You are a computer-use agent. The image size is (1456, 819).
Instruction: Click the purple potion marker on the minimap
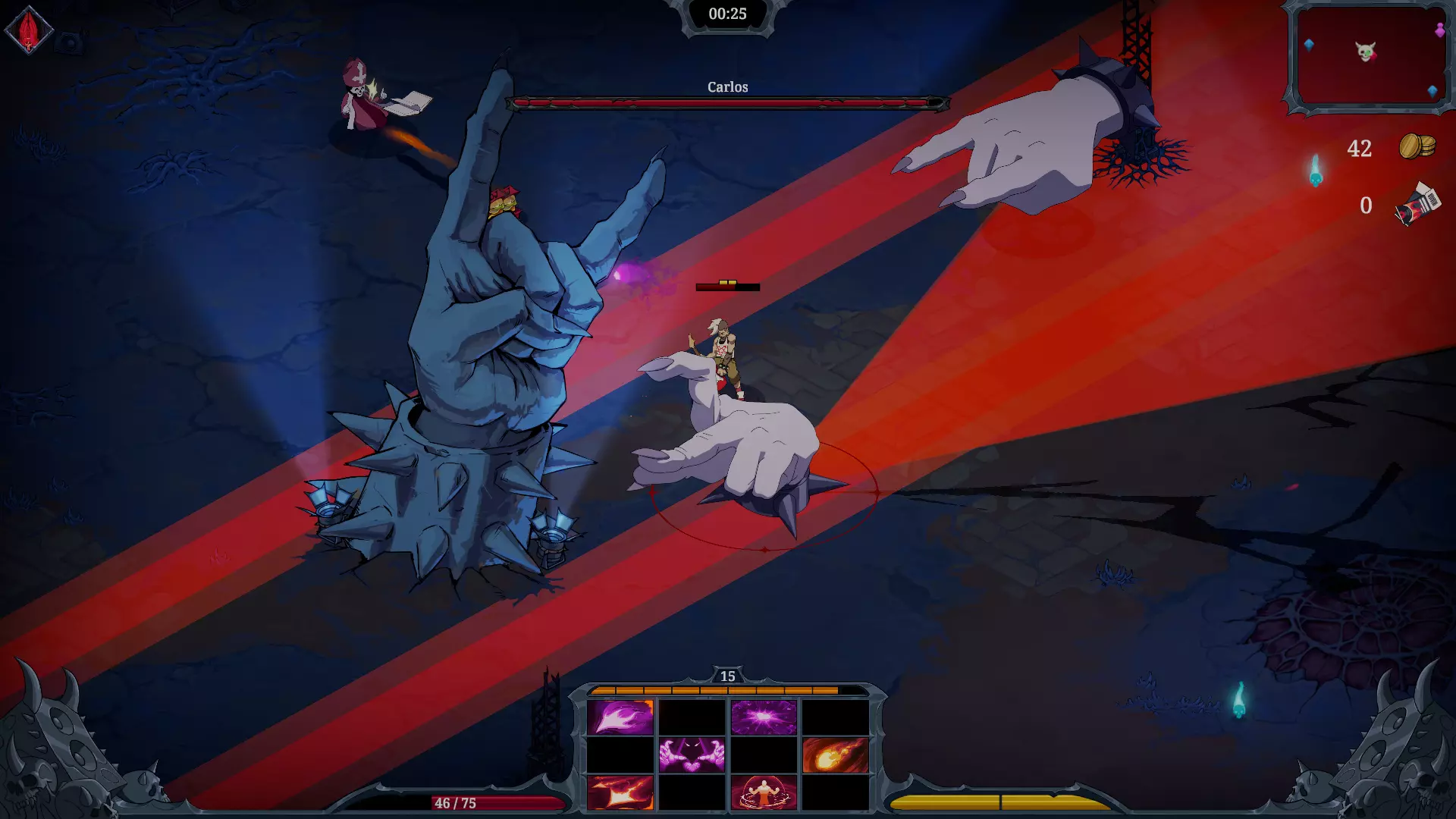click(x=1440, y=30)
